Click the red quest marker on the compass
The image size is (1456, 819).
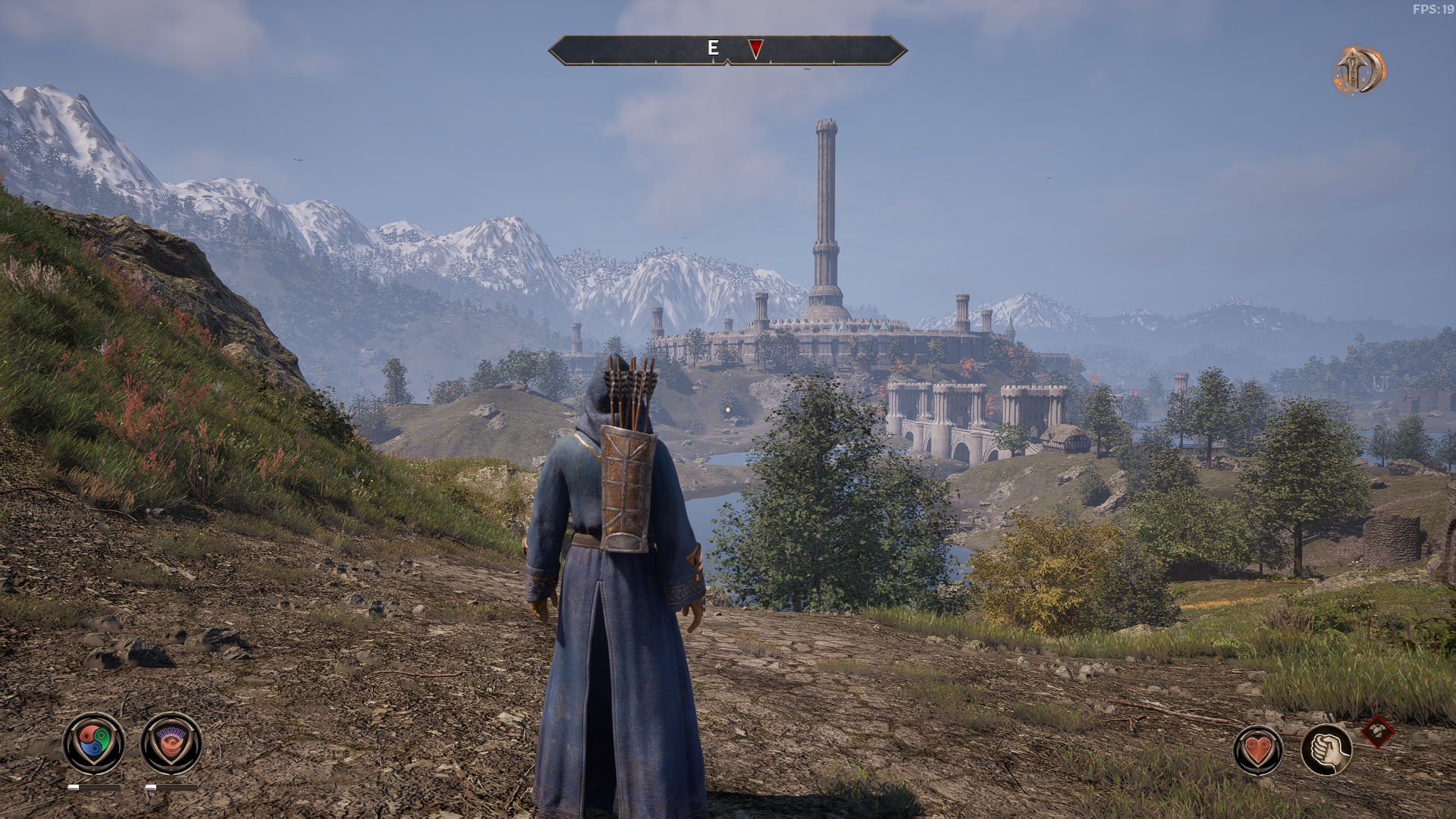pyautogui.click(x=755, y=49)
